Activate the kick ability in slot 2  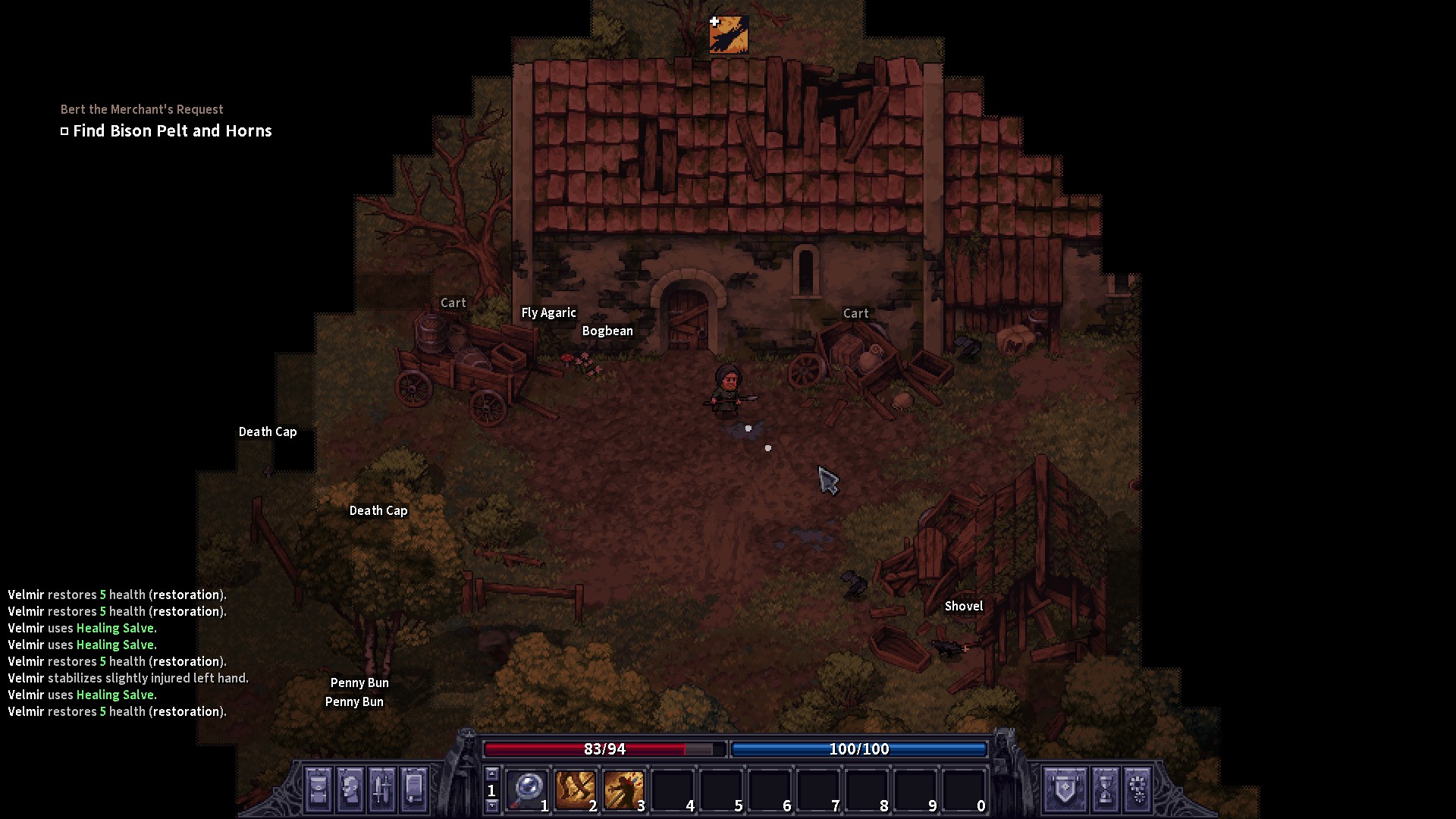point(575,790)
